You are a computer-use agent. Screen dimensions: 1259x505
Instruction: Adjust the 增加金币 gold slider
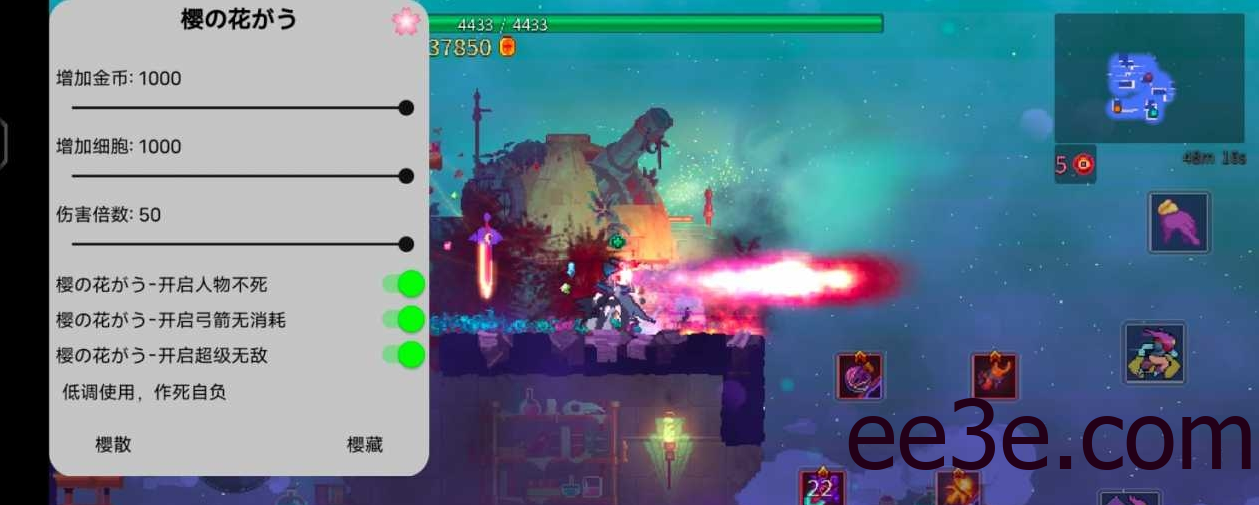click(x=405, y=108)
